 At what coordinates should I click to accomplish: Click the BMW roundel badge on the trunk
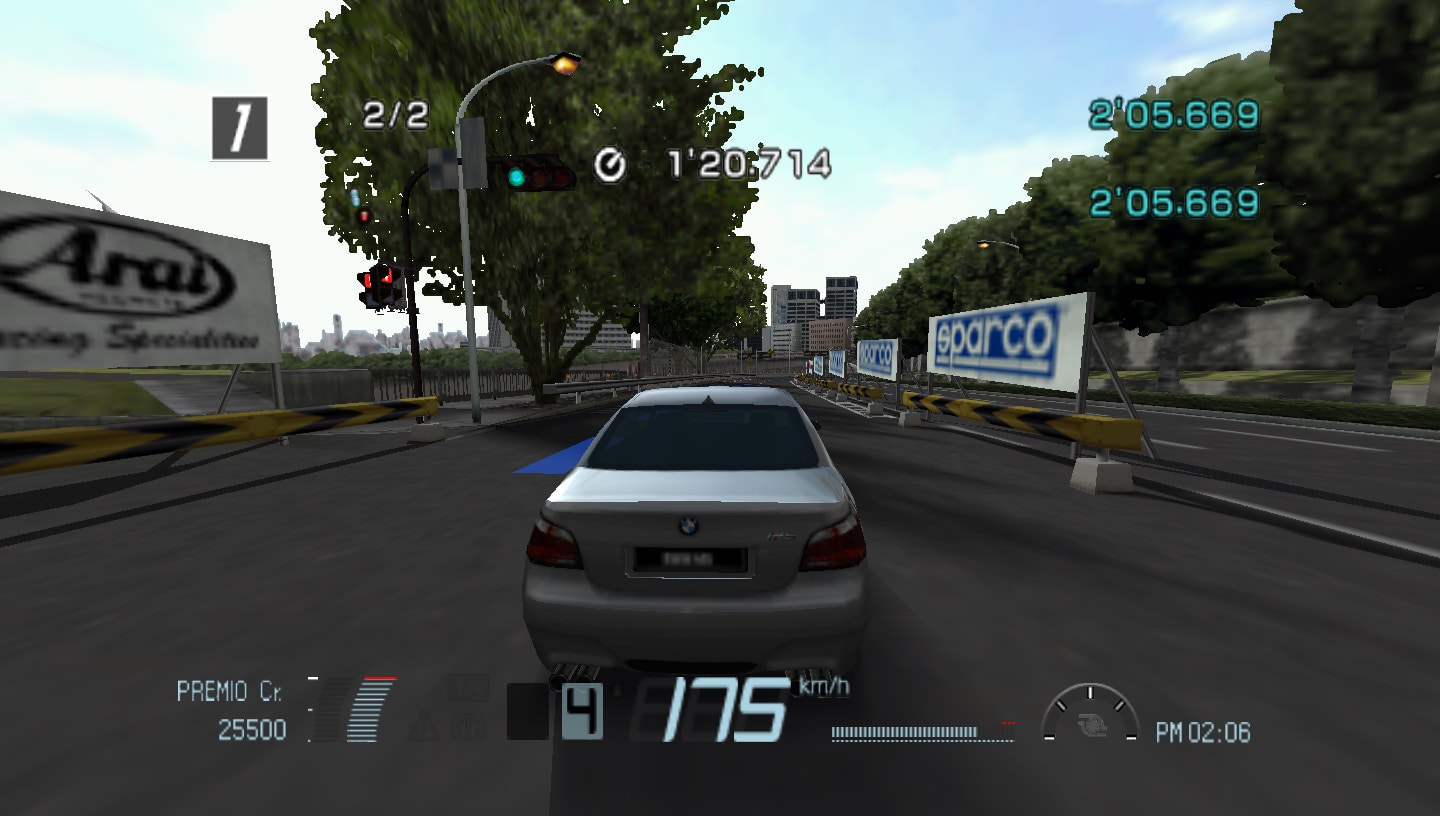point(690,524)
